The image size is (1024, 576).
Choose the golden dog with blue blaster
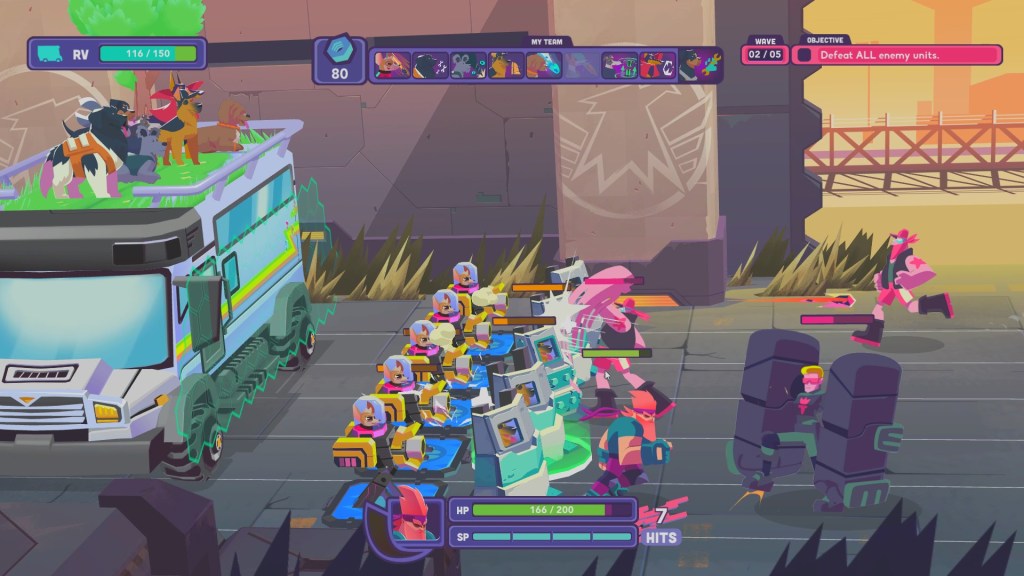(x=543, y=65)
